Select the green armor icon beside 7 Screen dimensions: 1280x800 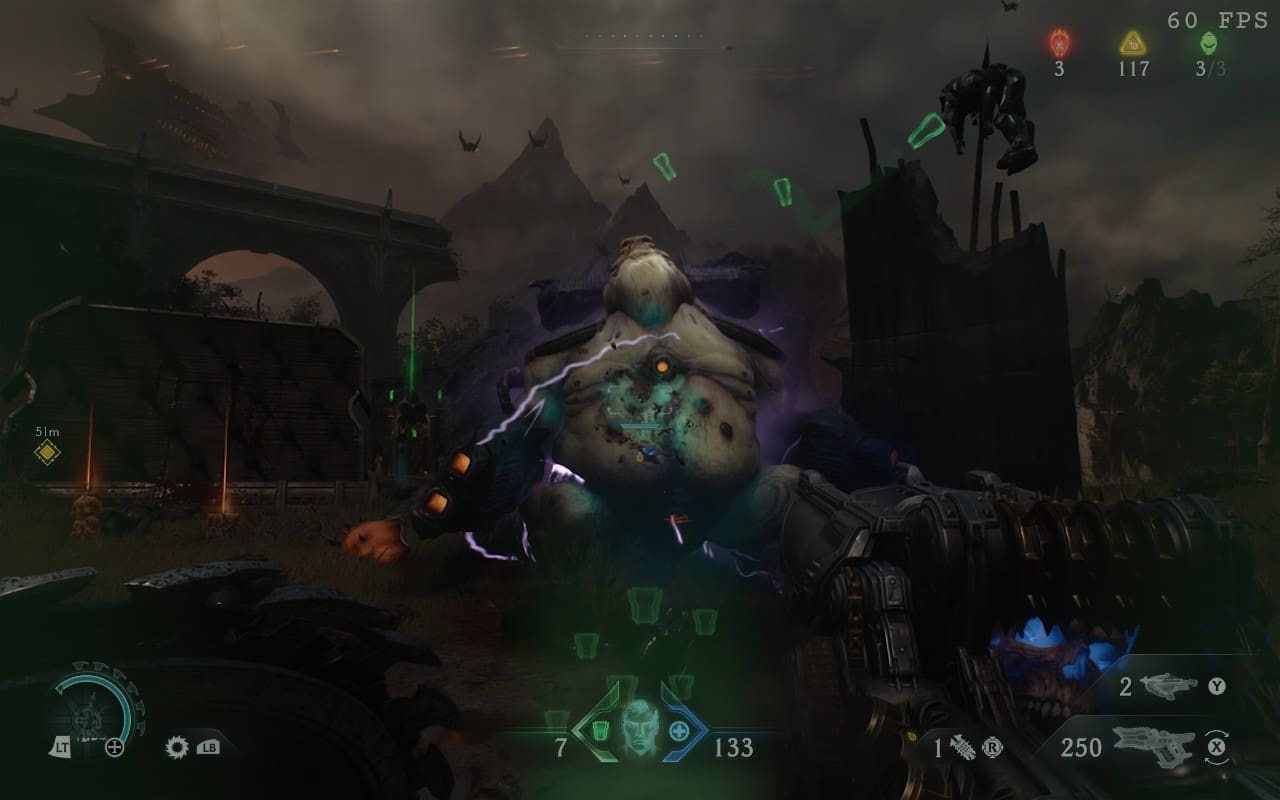click(x=600, y=729)
